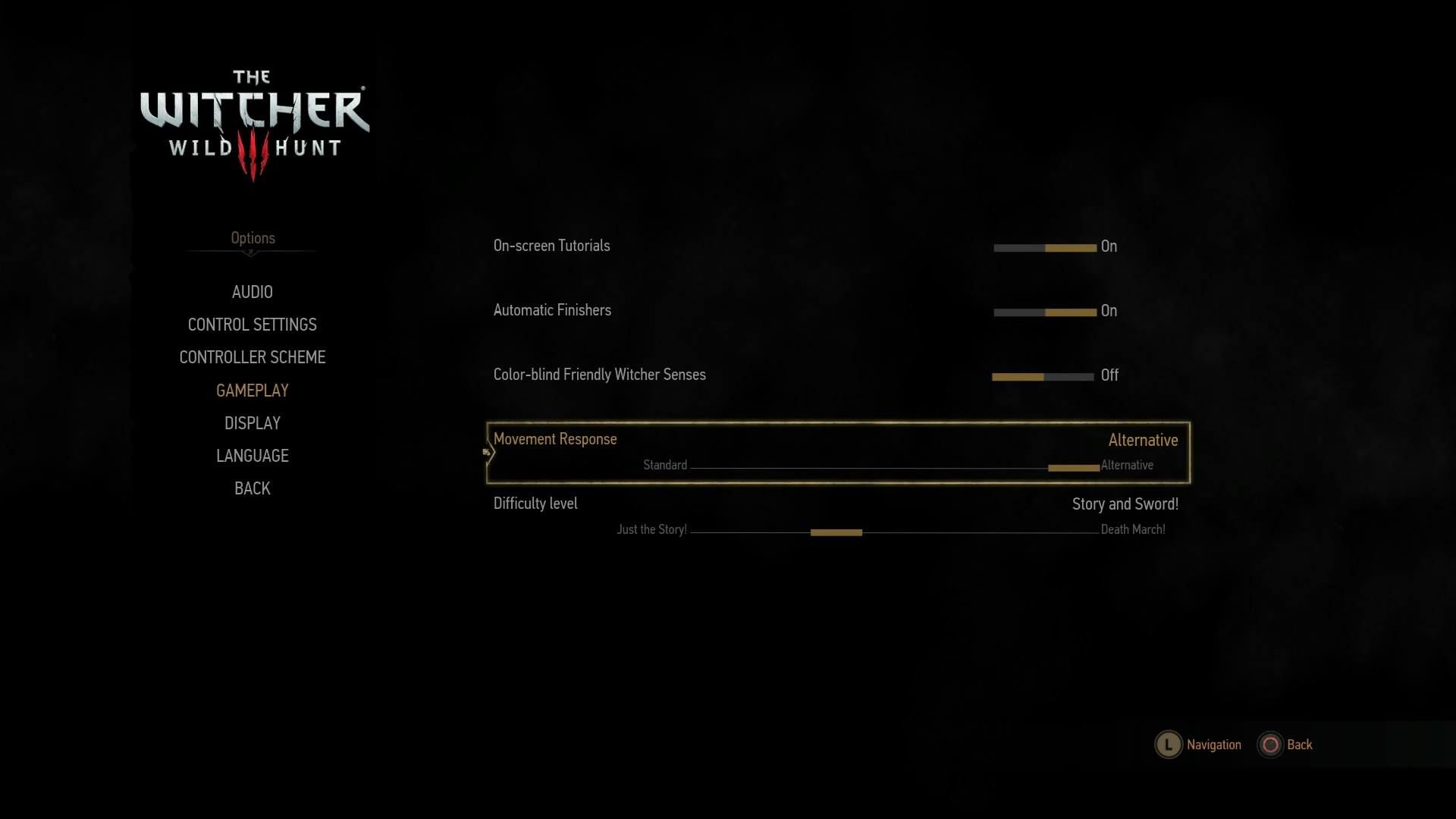Click the chevron marker on Movement Response
The width and height of the screenshot is (1456, 819).
point(488,451)
